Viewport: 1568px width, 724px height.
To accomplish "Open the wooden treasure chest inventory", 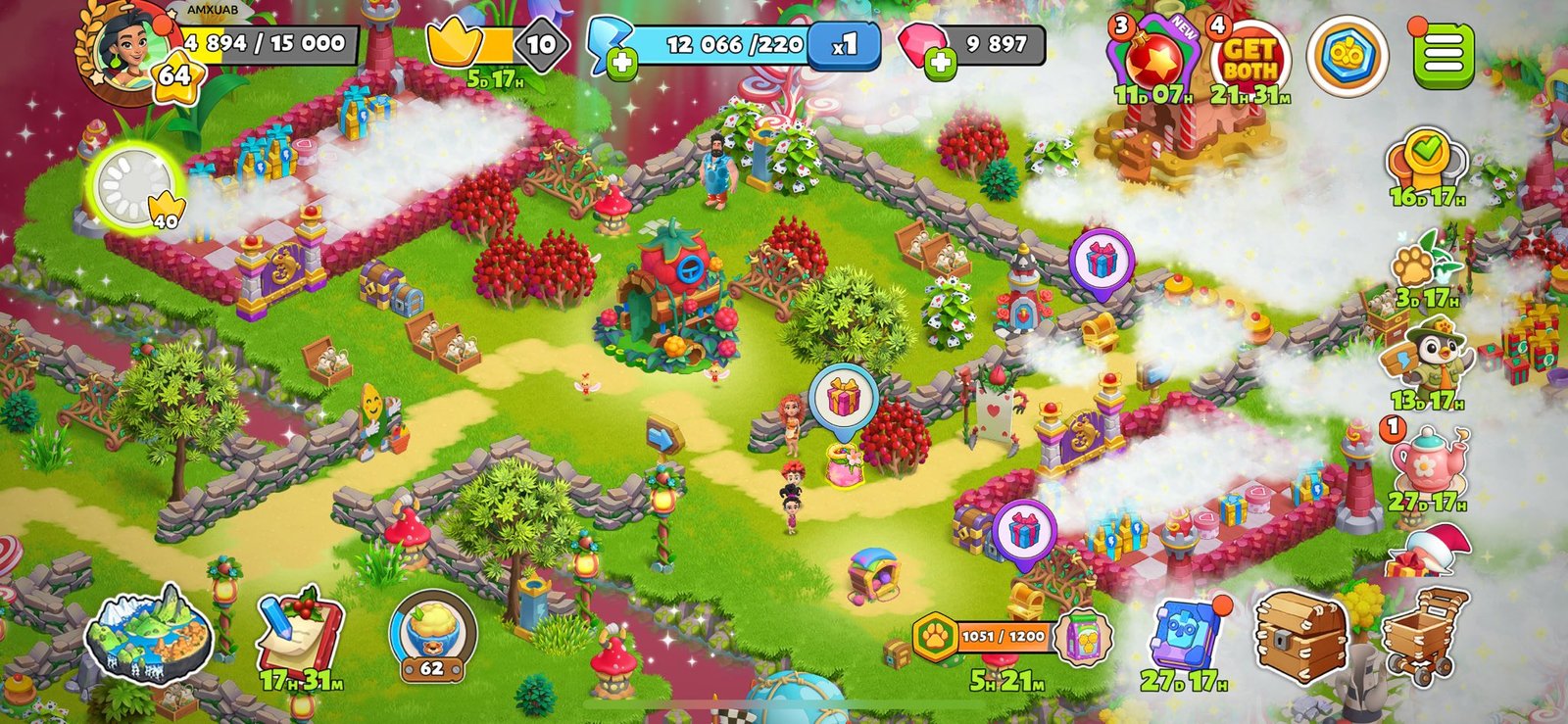I will (x=1300, y=635).
